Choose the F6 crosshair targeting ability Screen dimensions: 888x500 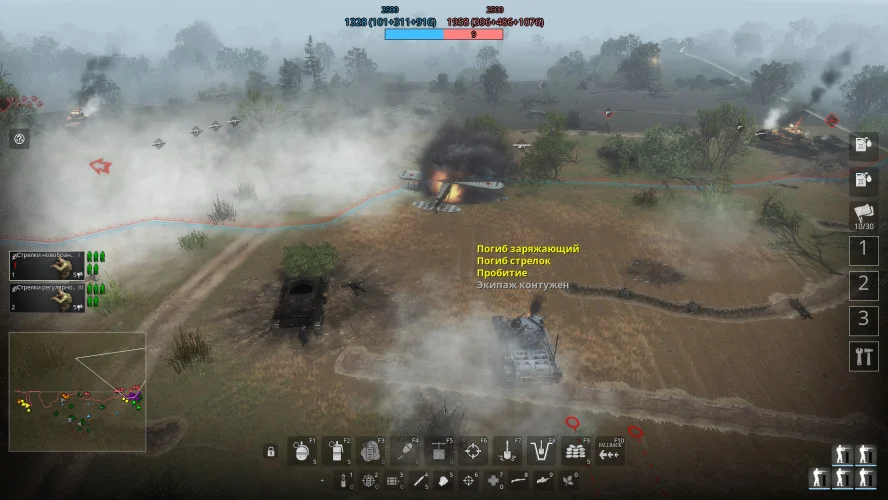473,451
